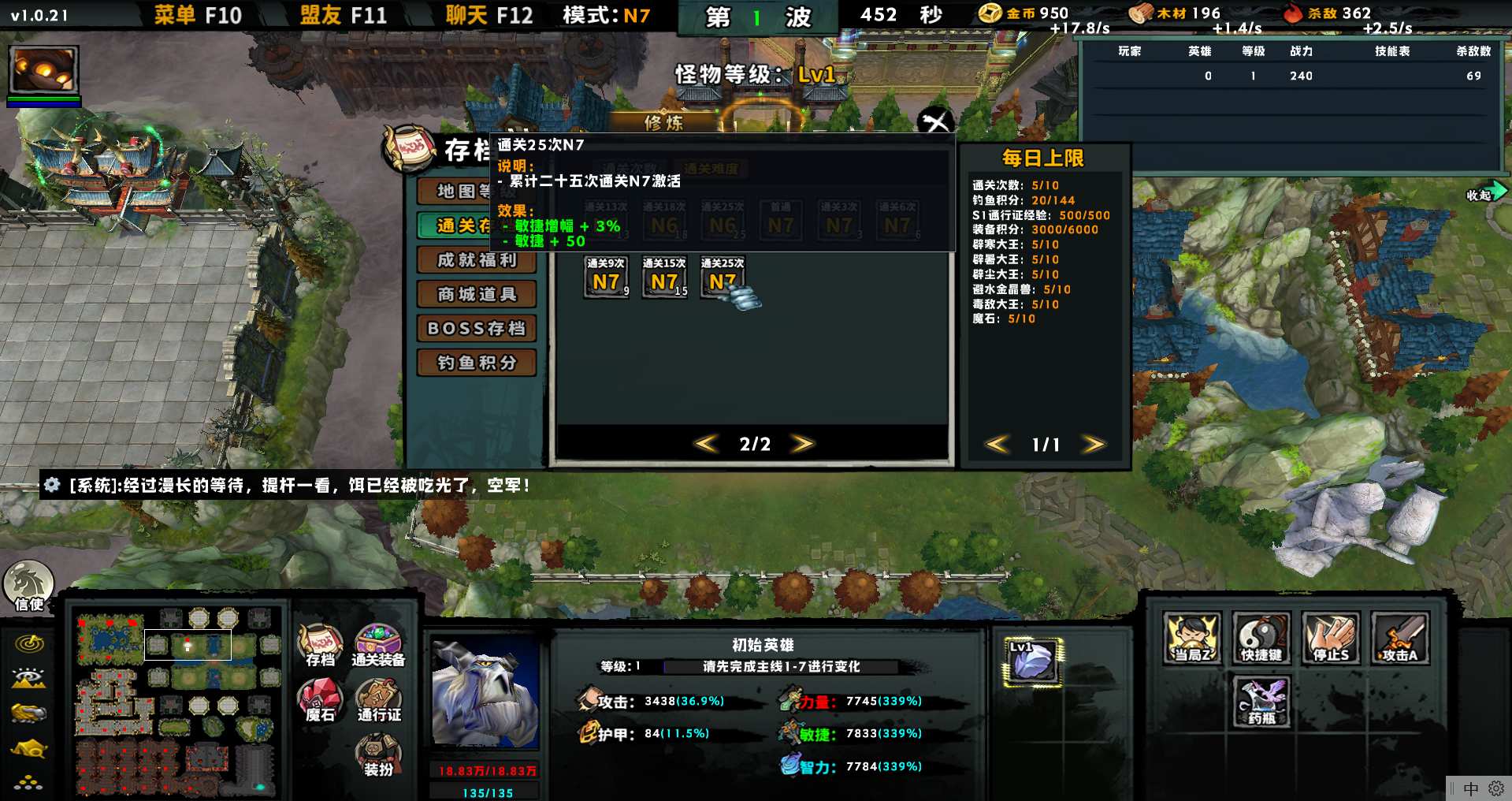
Task: Select the 通关15次 N7 badge
Action: 664,278
